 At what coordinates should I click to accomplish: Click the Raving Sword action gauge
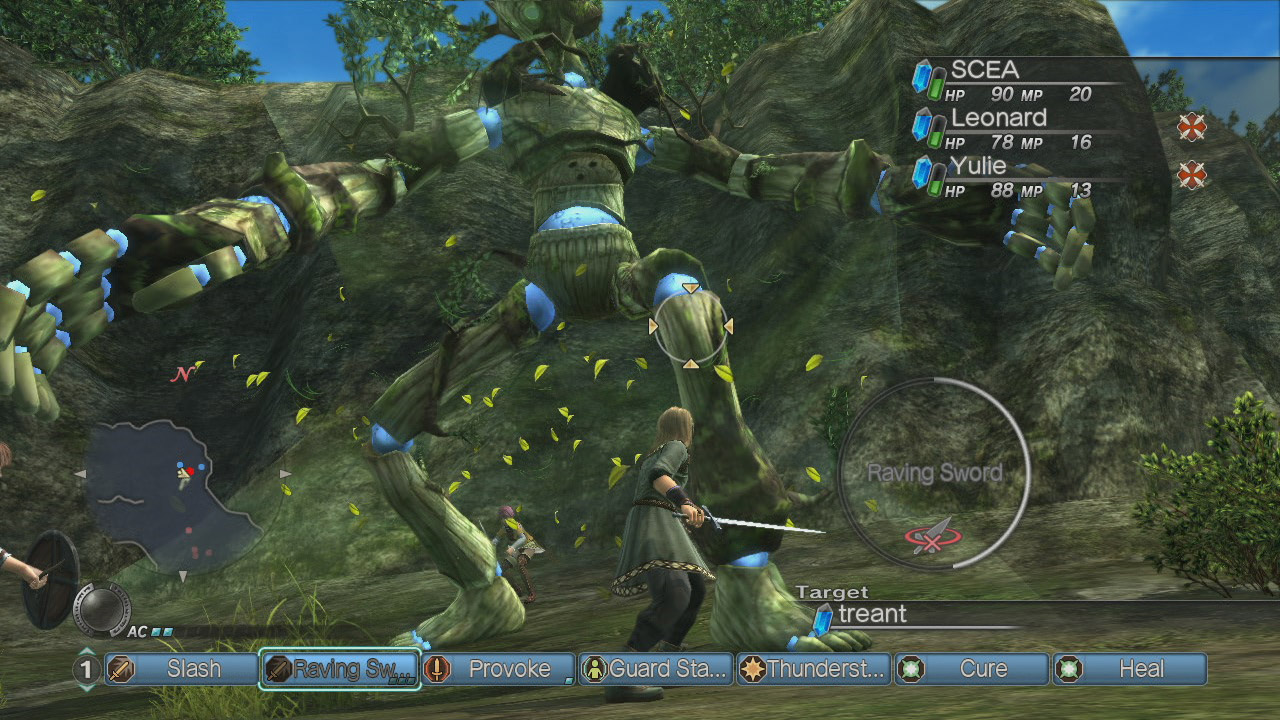[934, 474]
